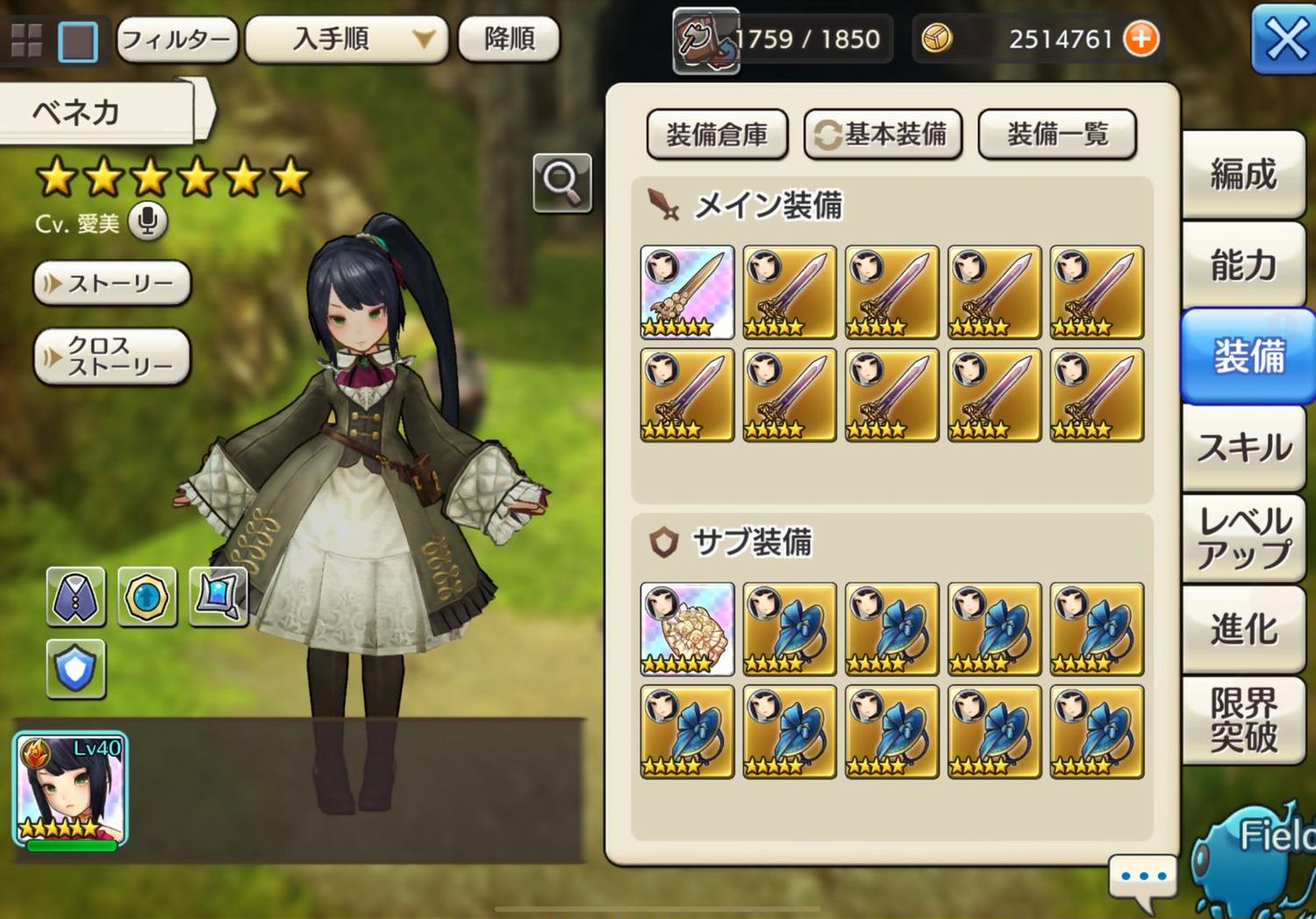Open the 装備倉庫 equipment storage
The image size is (1316, 919).
[717, 134]
